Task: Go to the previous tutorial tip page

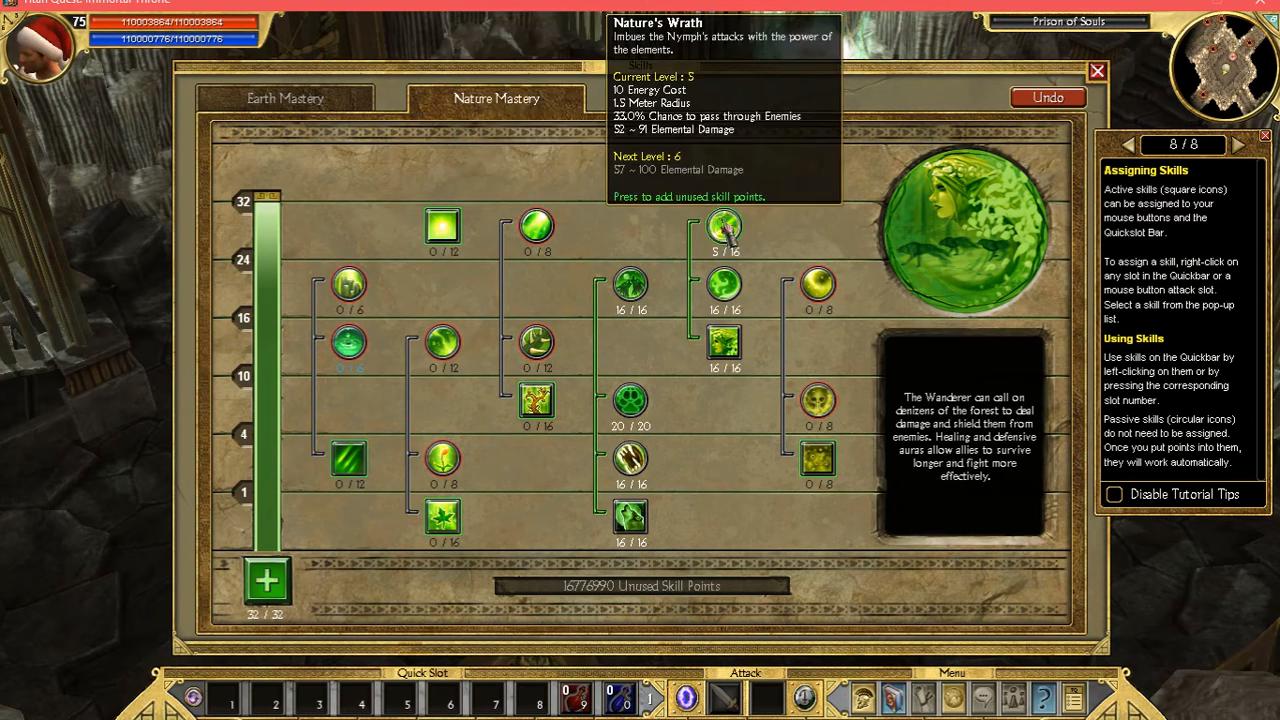Action: coord(1129,145)
